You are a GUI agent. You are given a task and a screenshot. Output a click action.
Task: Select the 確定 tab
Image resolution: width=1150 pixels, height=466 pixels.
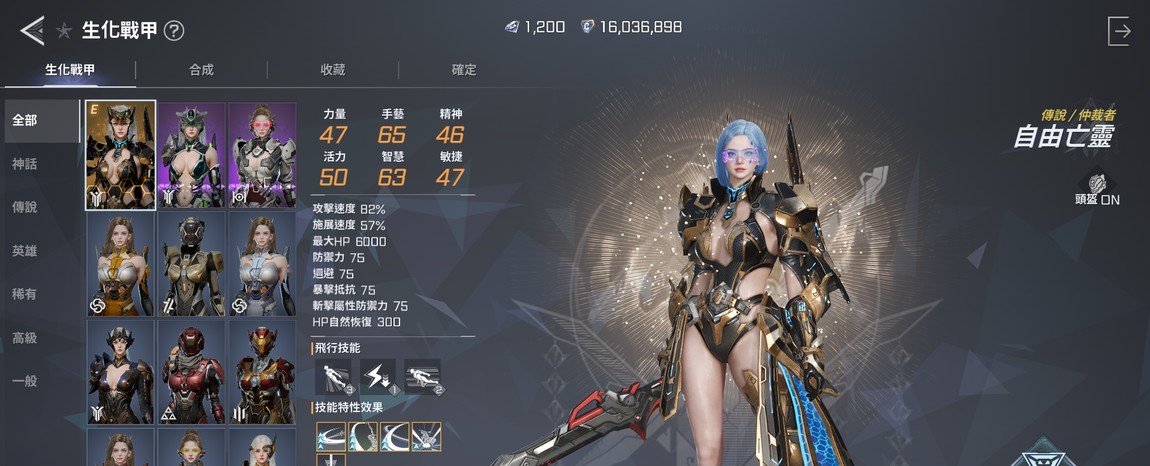[464, 70]
